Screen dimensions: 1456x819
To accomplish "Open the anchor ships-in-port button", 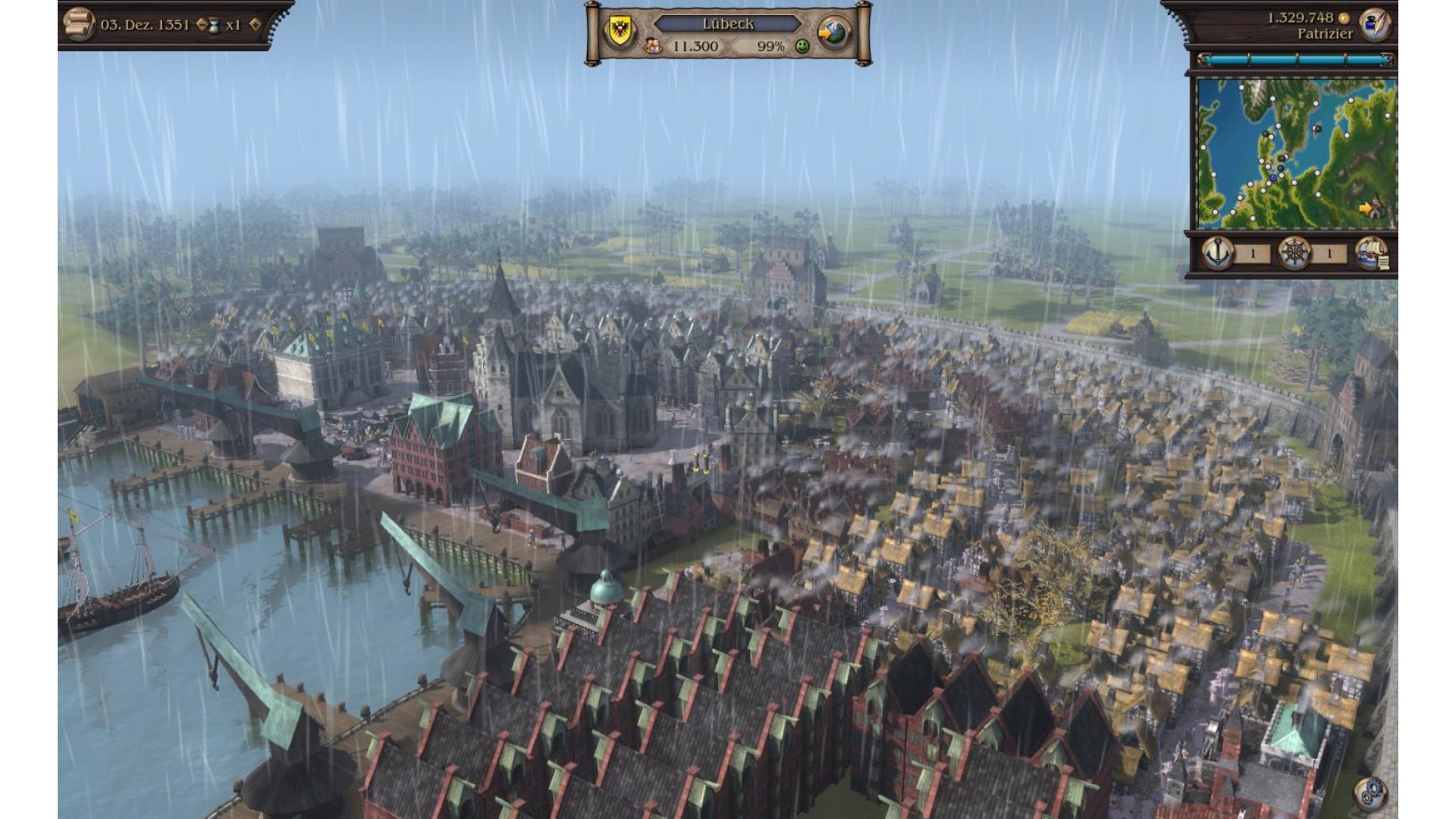I will 1217,253.
